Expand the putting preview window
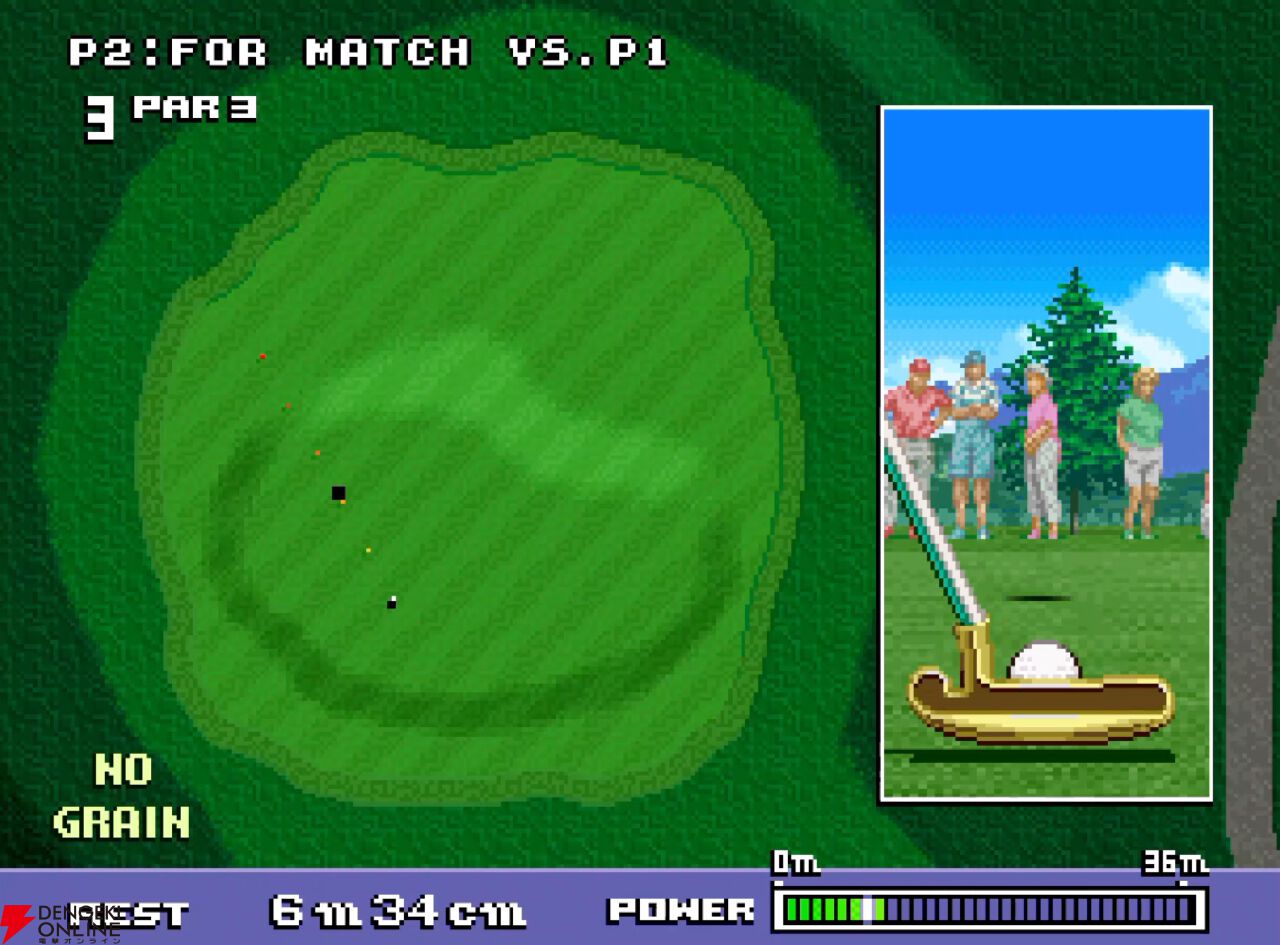This screenshot has height=945, width=1280. (x=1048, y=455)
